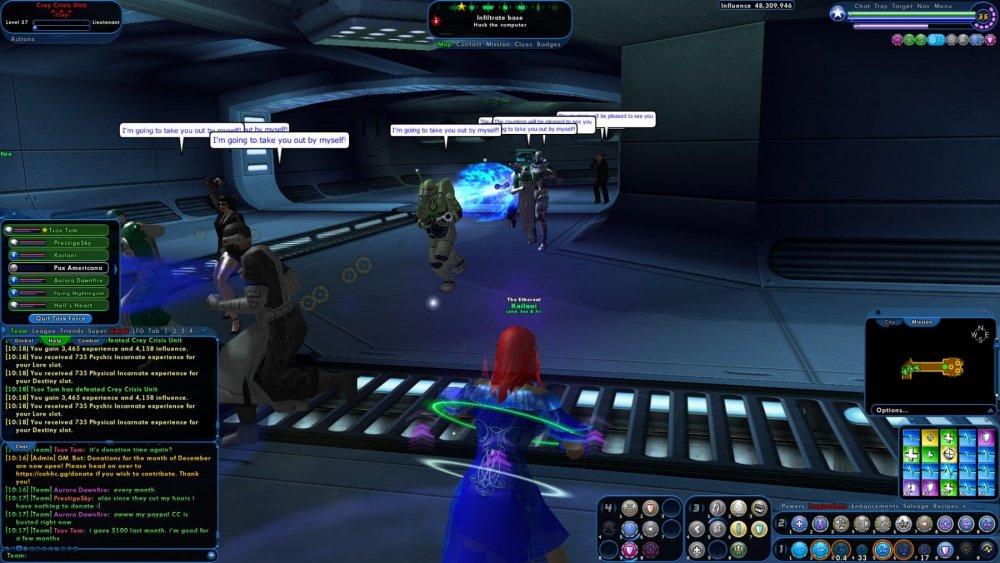Select the Global chat tab

(x=23, y=341)
